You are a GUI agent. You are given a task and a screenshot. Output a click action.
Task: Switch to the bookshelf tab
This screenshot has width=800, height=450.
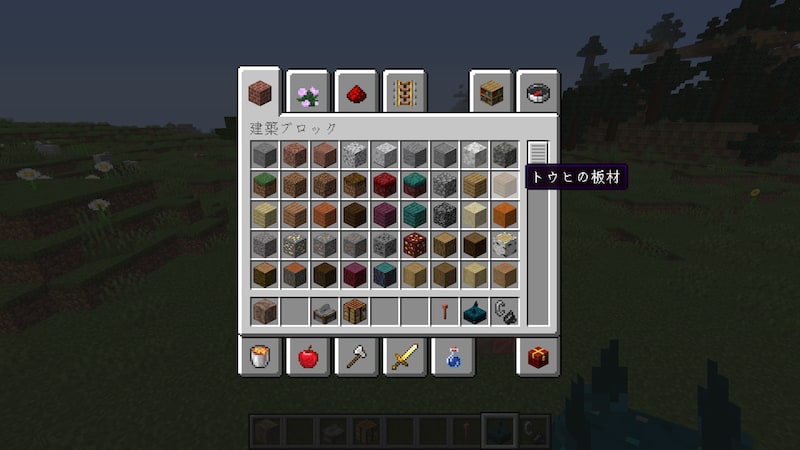click(x=491, y=94)
